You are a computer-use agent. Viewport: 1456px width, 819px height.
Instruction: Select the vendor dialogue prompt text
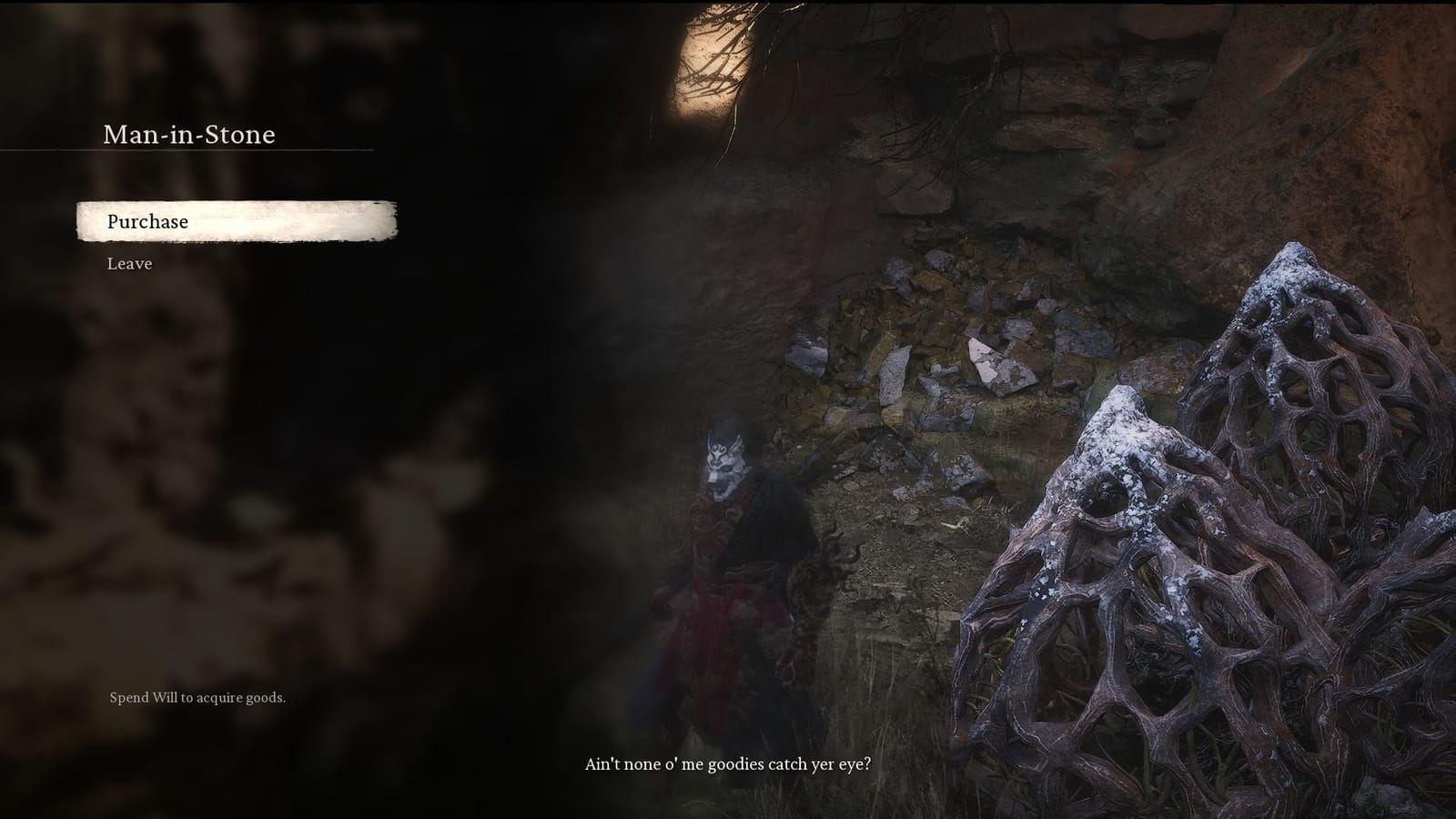[728, 764]
